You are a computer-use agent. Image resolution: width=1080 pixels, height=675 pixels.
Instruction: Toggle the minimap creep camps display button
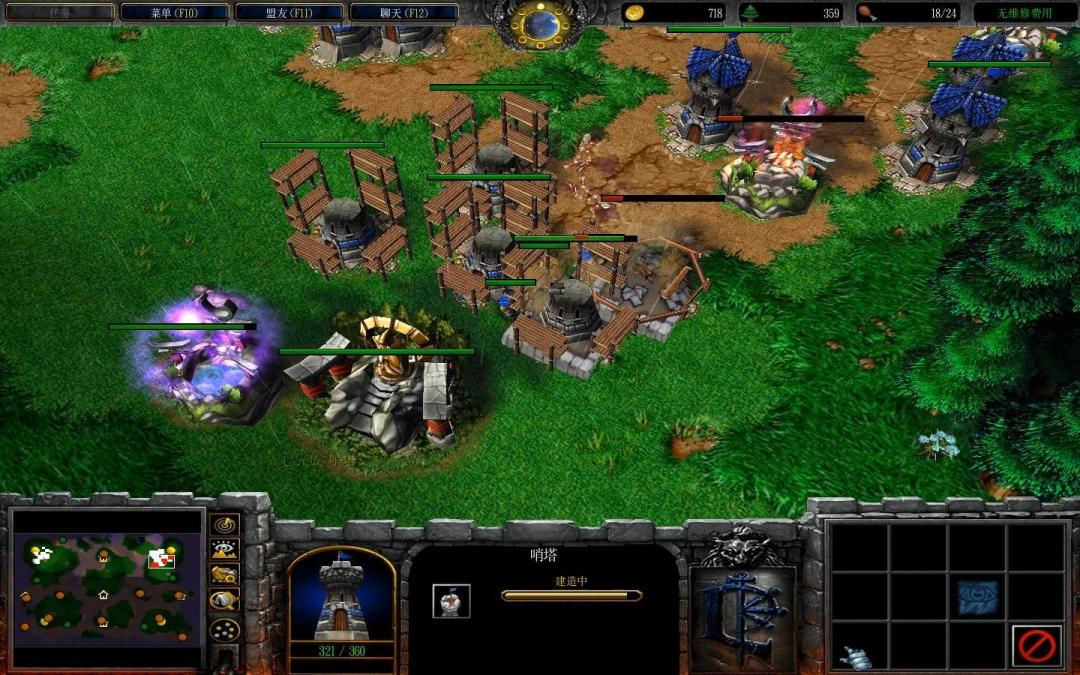[225, 600]
